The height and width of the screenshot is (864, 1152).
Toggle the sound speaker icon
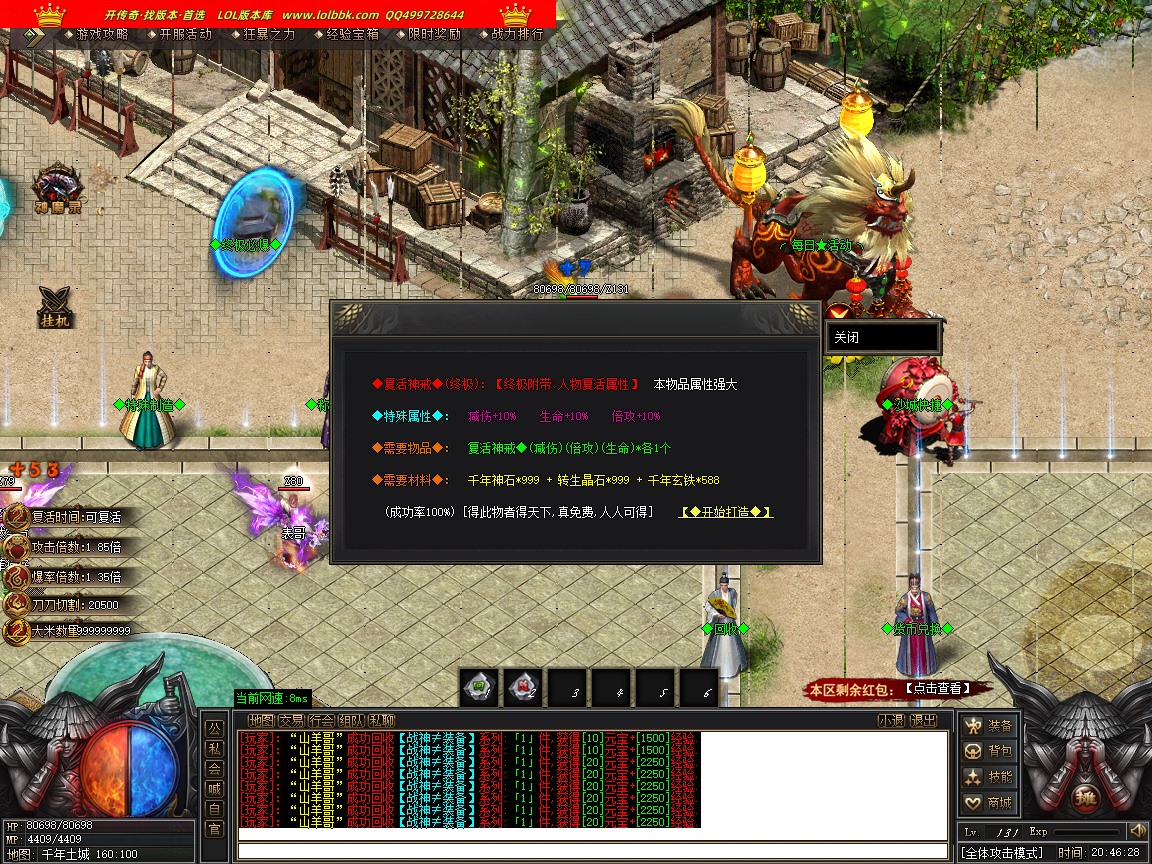point(1137,831)
